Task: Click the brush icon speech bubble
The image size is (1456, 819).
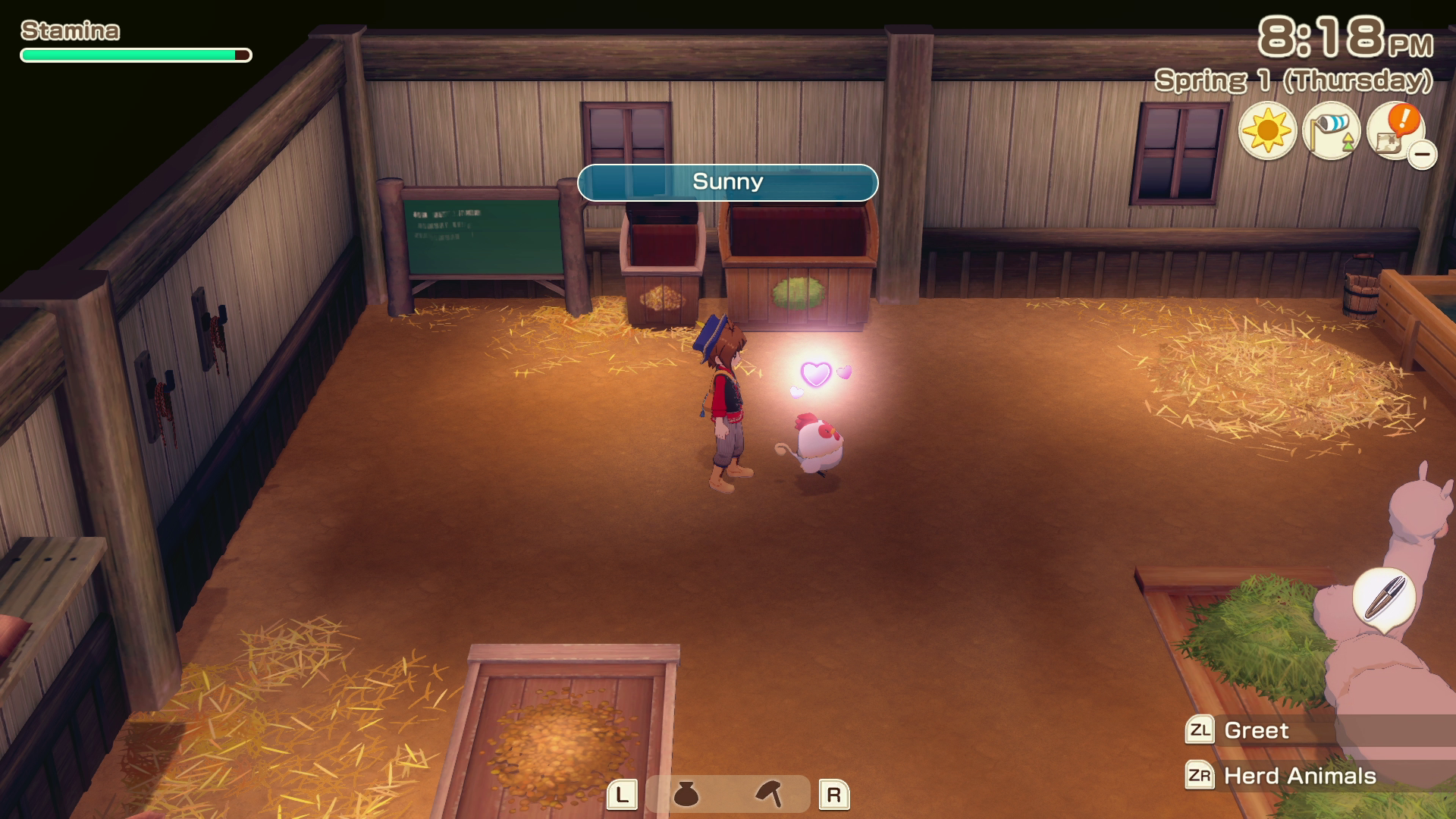Action: tap(1384, 599)
